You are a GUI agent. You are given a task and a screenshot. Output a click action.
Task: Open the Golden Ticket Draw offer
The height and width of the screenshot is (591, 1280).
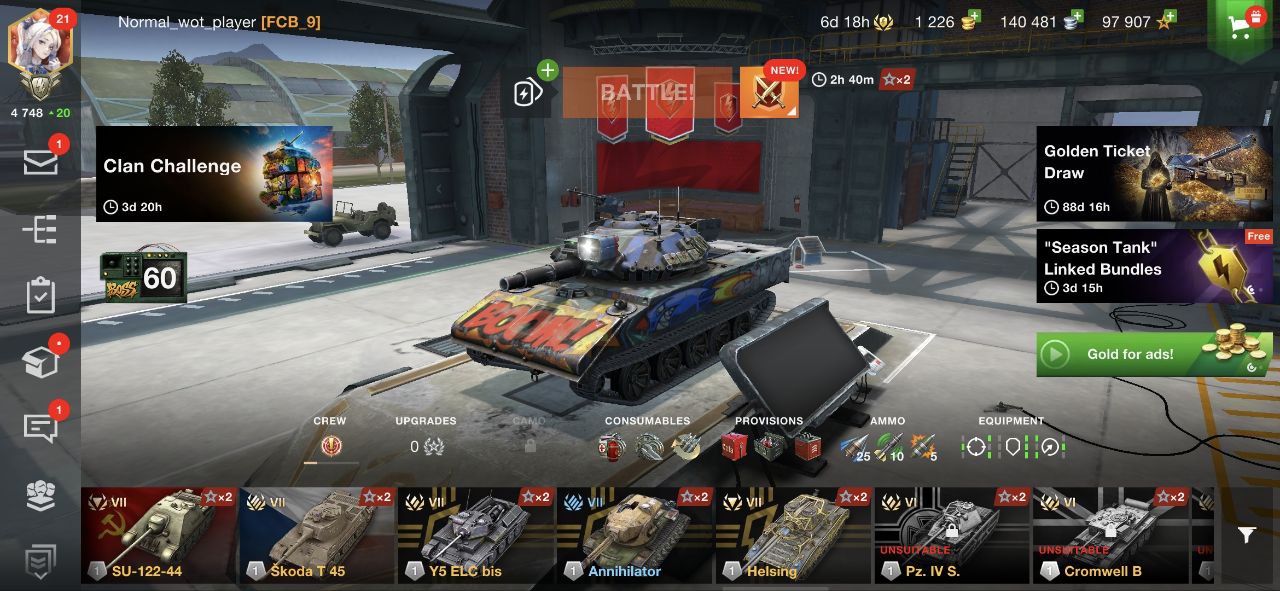(1154, 173)
